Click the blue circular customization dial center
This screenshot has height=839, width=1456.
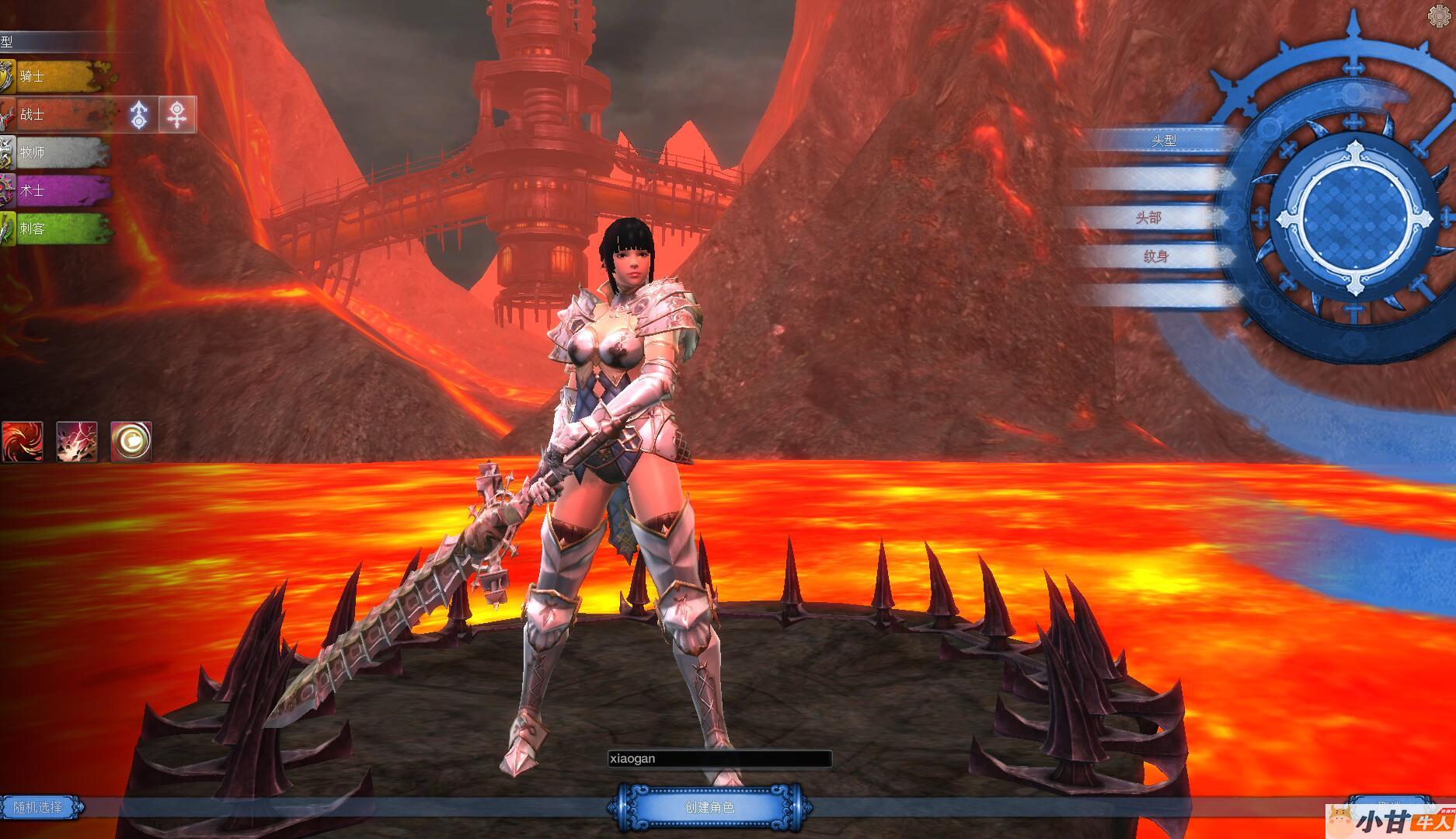[x=1353, y=210]
